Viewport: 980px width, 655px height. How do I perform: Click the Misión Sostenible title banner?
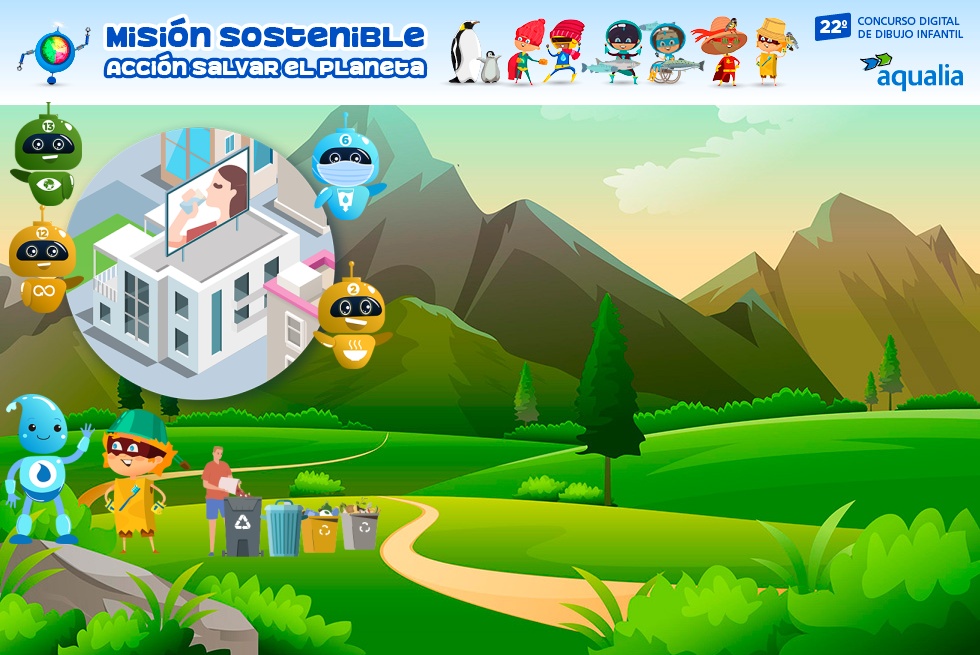265,51
